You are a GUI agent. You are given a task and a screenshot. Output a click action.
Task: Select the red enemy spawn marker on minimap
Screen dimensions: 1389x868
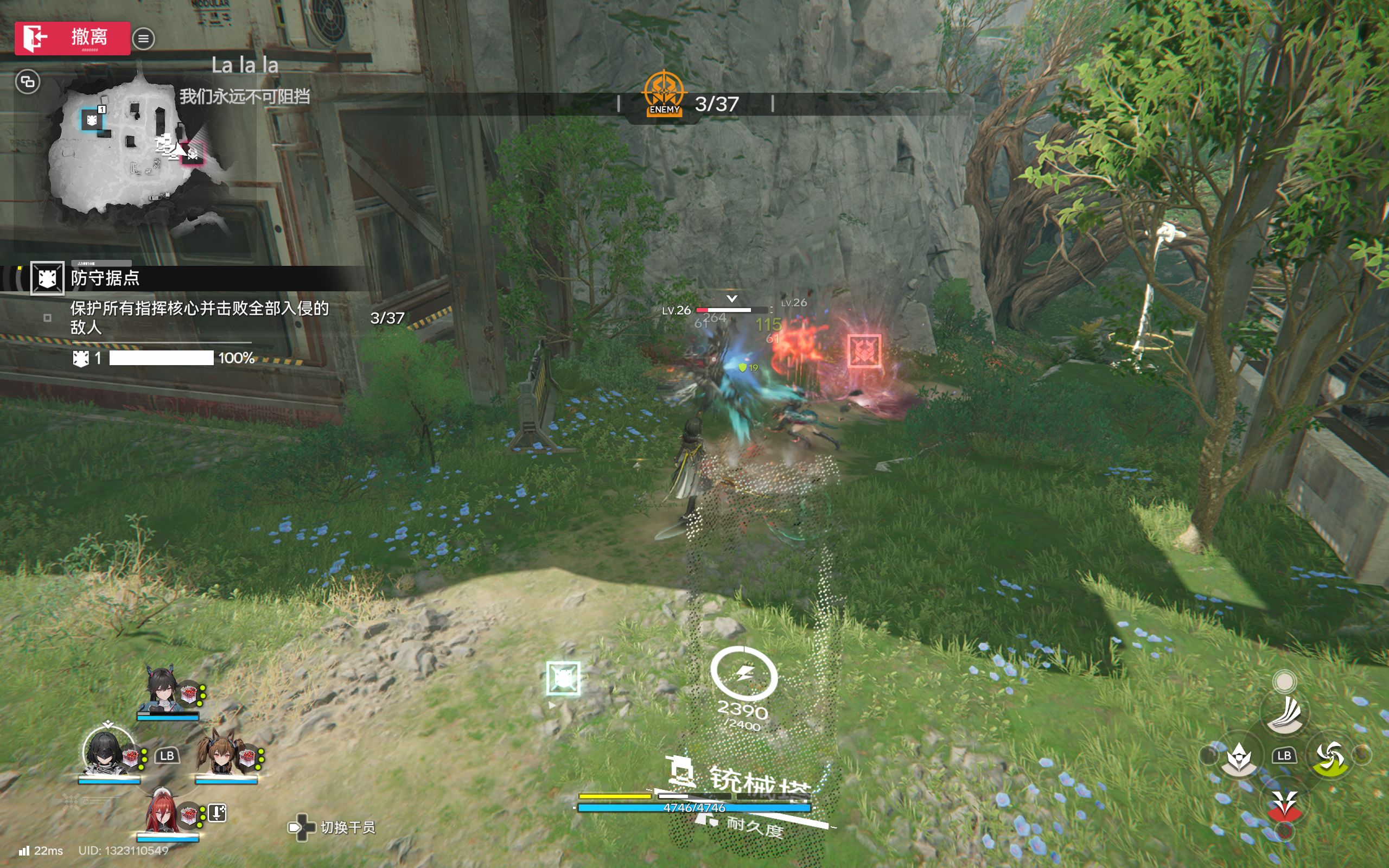click(x=192, y=154)
